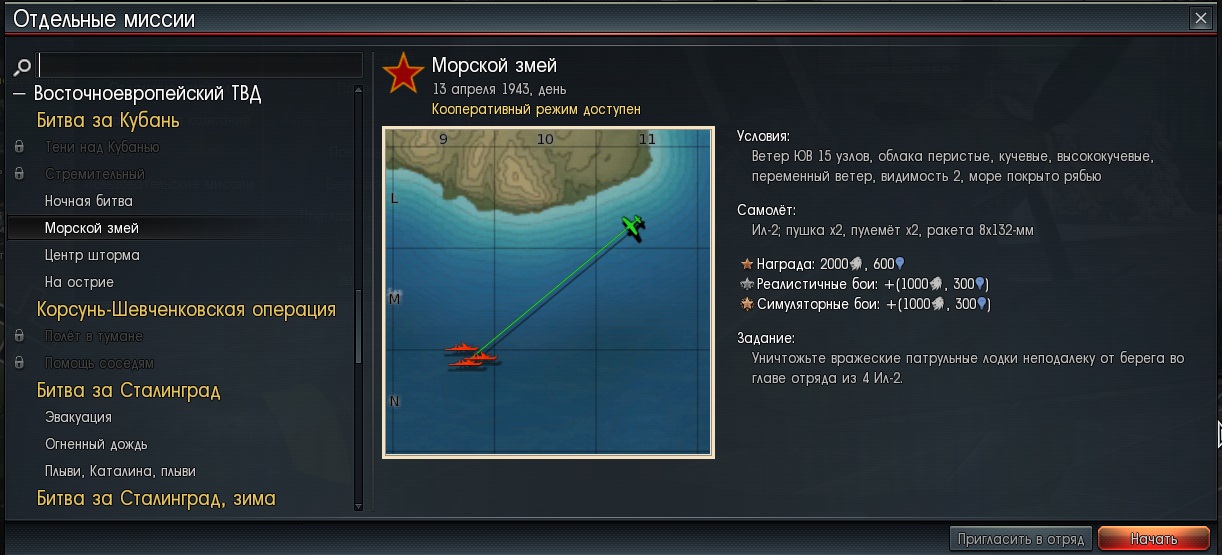
Task: Click the Пригласить в отряд button
Action: pos(1019,539)
